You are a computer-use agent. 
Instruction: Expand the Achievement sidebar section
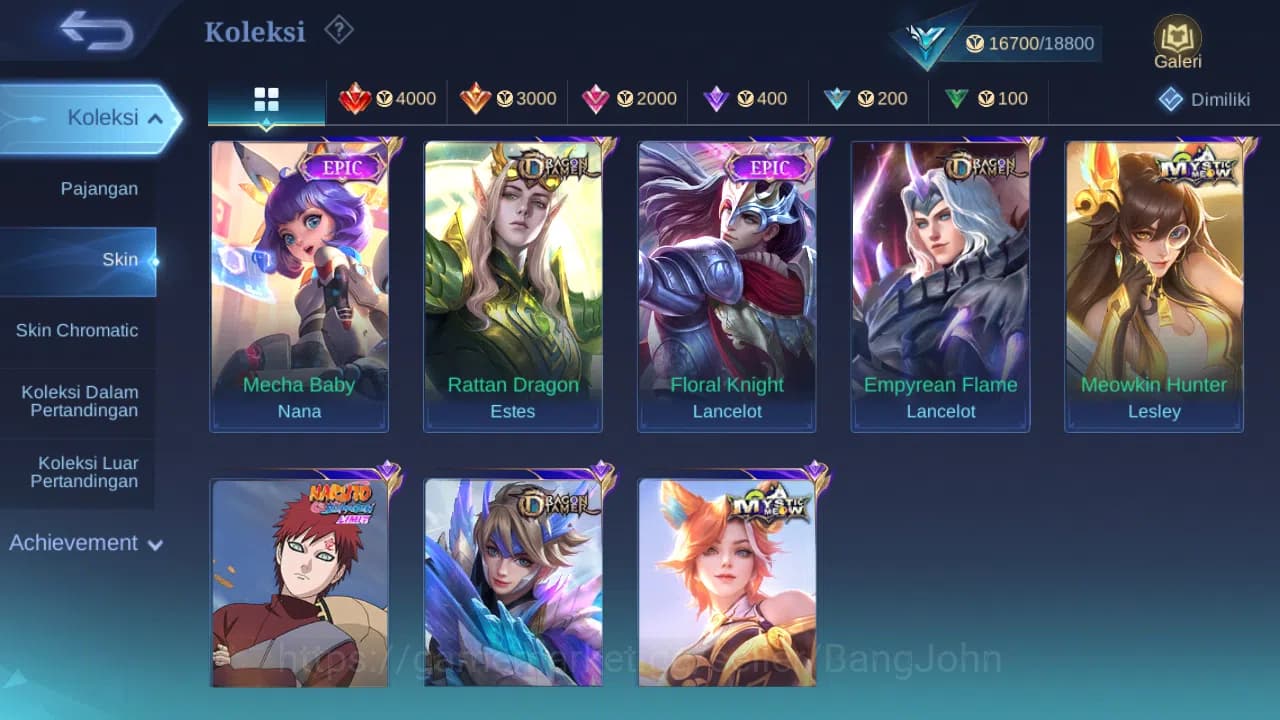pos(84,543)
